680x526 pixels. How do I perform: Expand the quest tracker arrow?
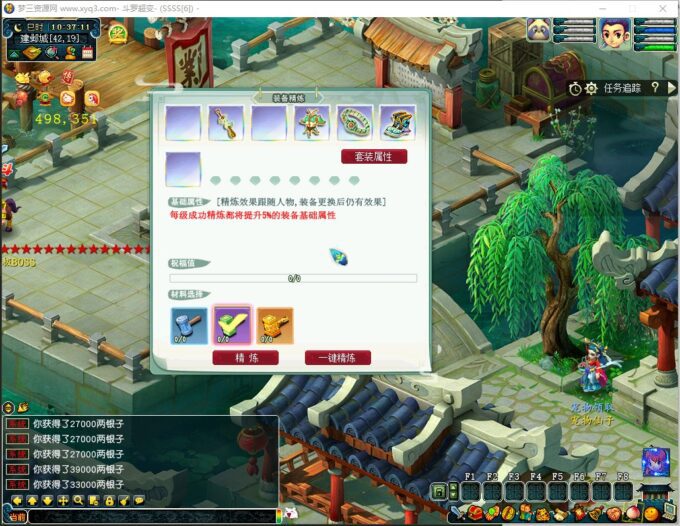(x=672, y=88)
